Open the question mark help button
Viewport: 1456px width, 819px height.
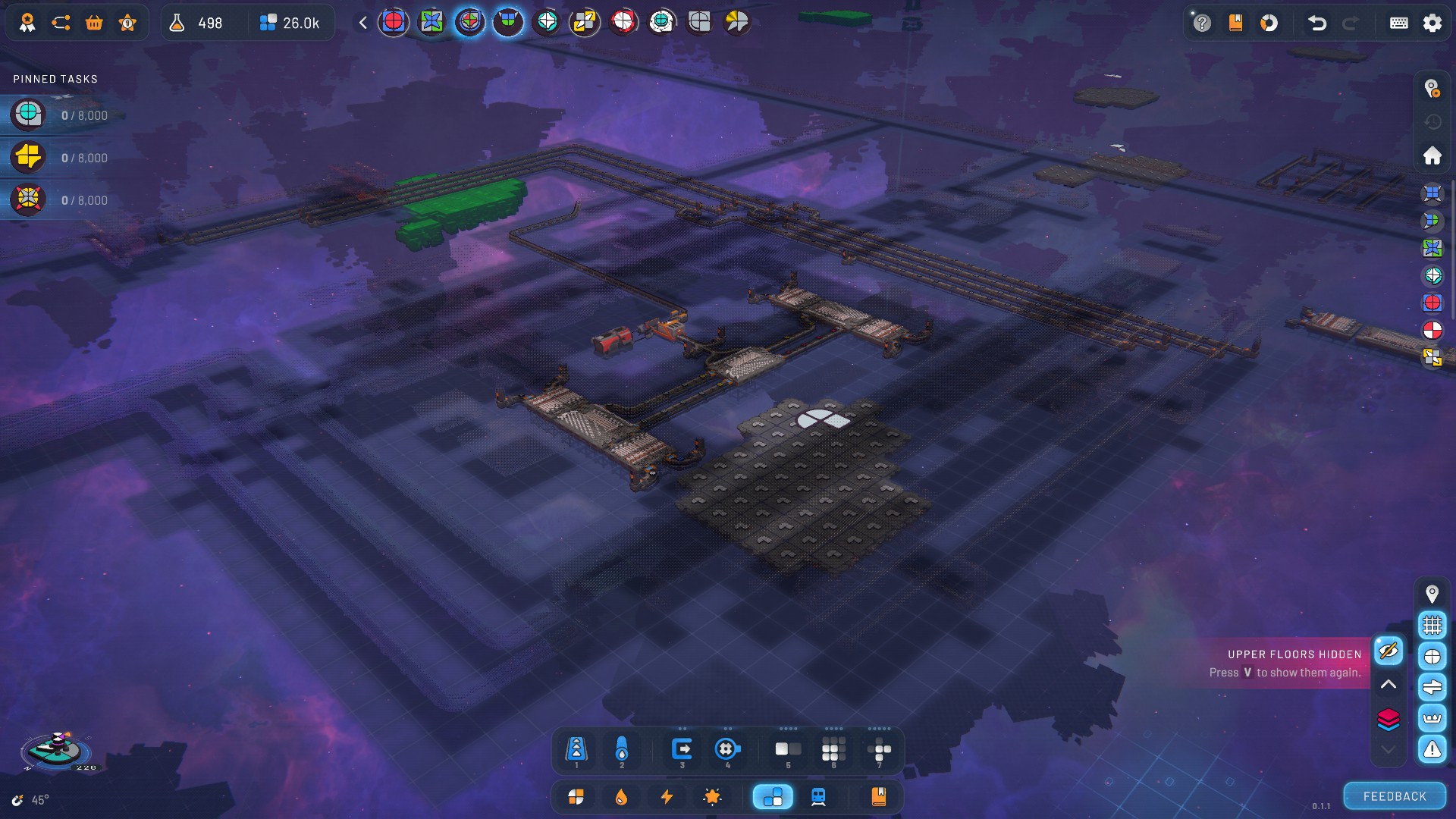click(x=1202, y=23)
